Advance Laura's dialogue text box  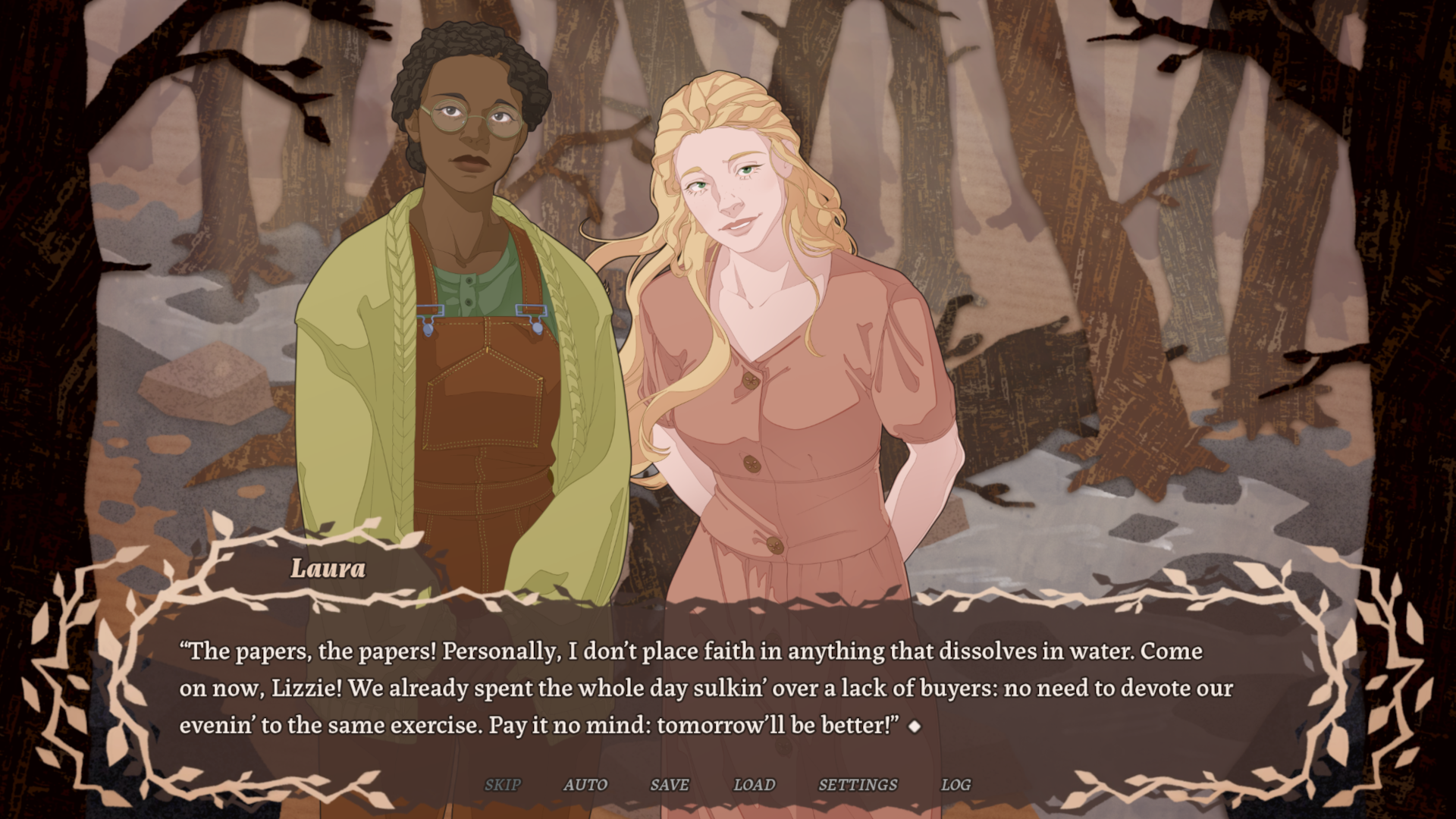(705, 689)
